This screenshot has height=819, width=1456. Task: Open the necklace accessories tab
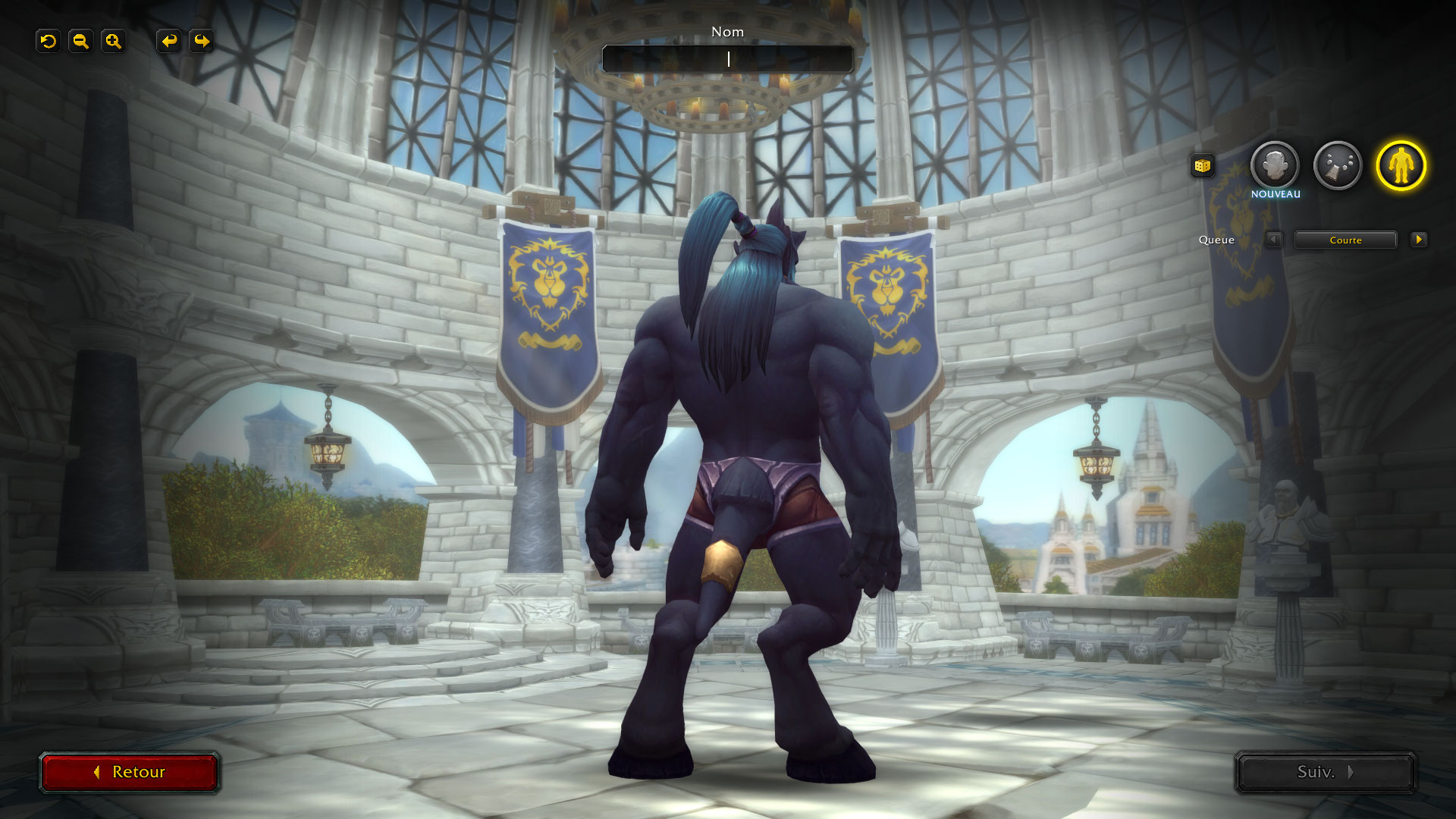coord(1338,165)
